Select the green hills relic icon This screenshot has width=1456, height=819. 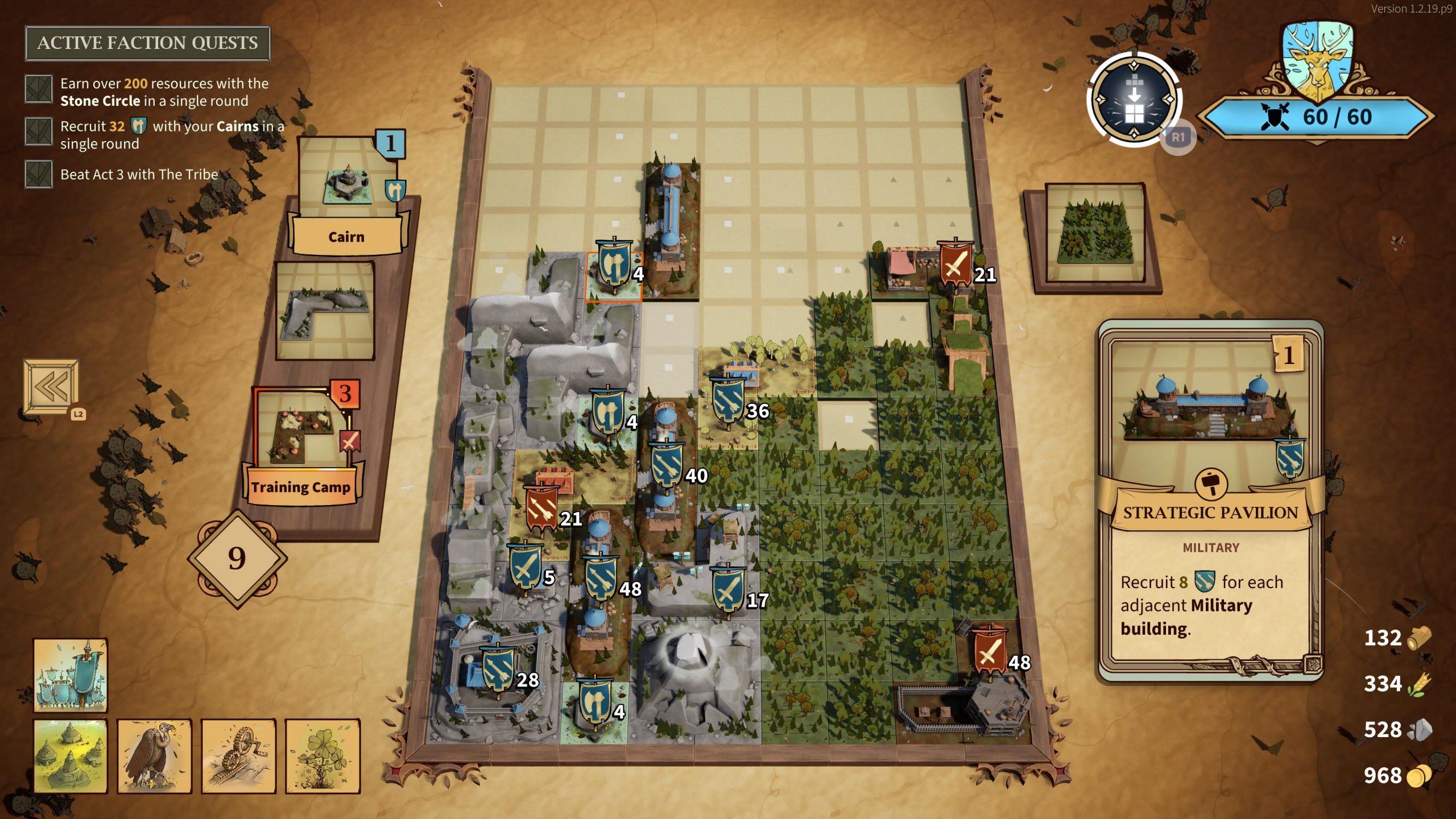71,756
